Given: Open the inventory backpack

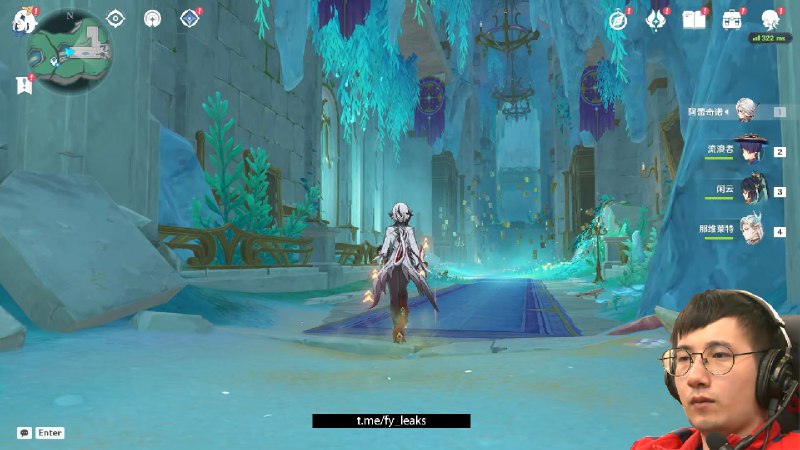Looking at the screenshot, I should [x=732, y=20].
